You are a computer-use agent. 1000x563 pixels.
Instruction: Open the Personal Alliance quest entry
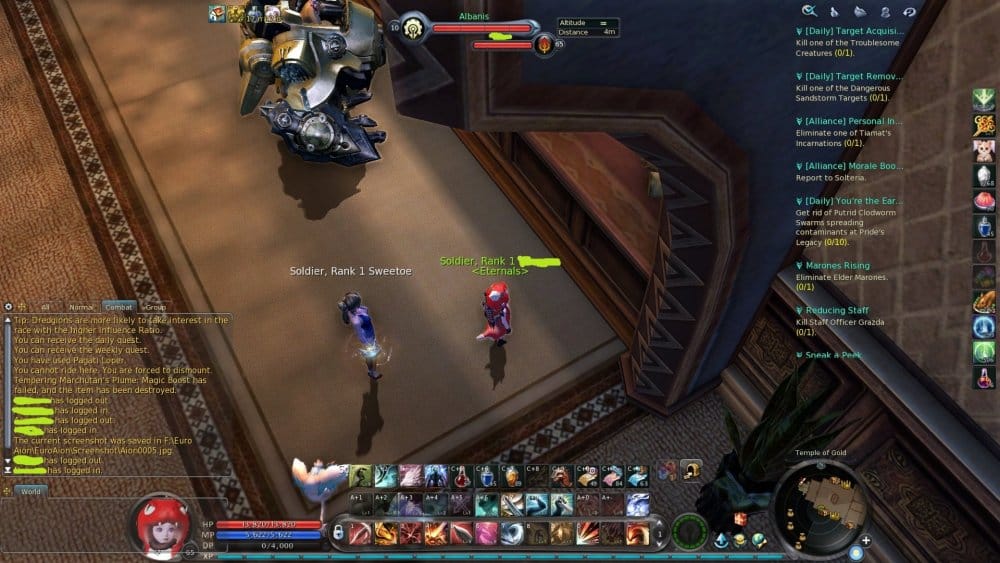[849, 121]
